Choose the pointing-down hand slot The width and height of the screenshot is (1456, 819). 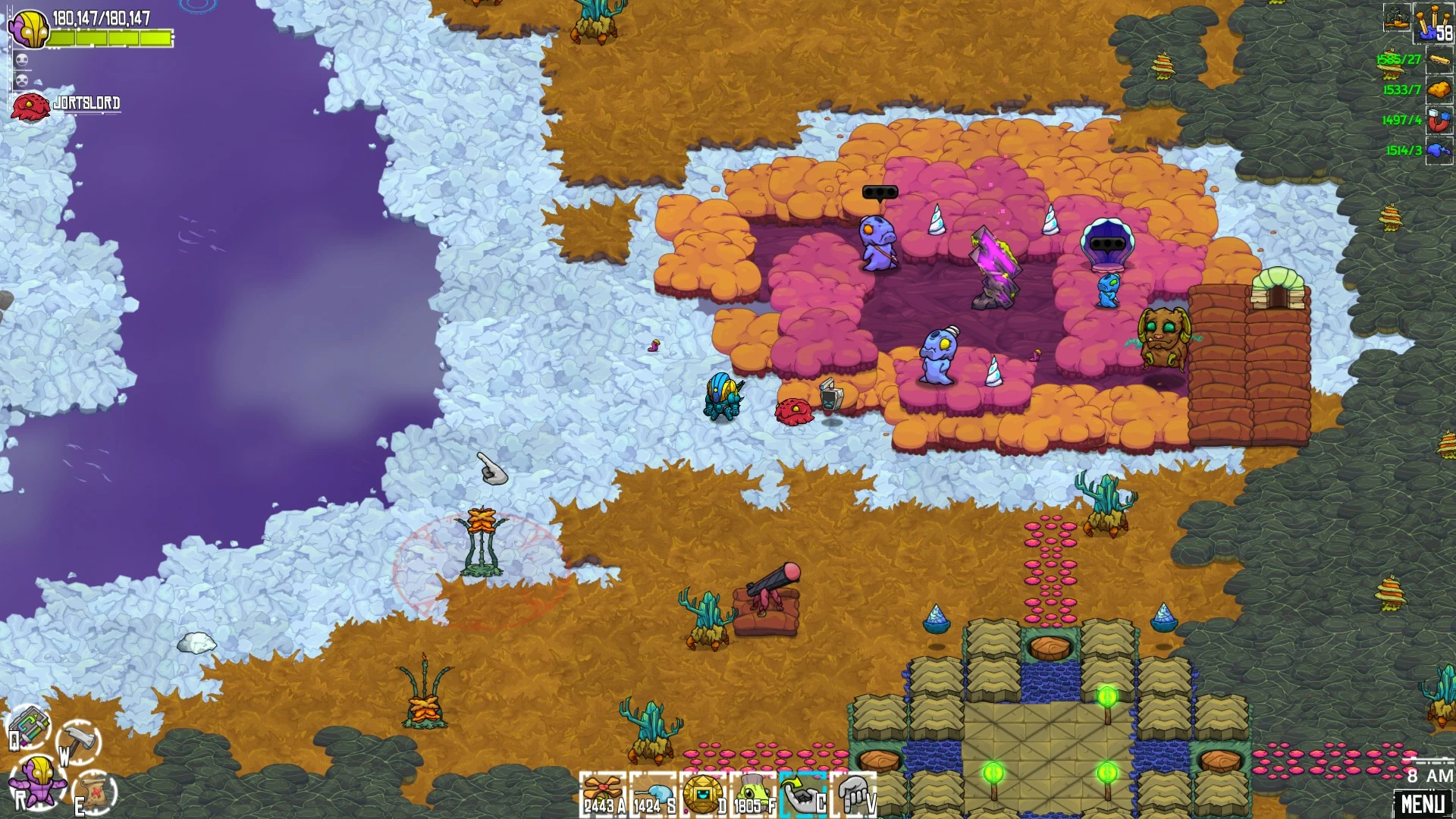(x=854, y=794)
